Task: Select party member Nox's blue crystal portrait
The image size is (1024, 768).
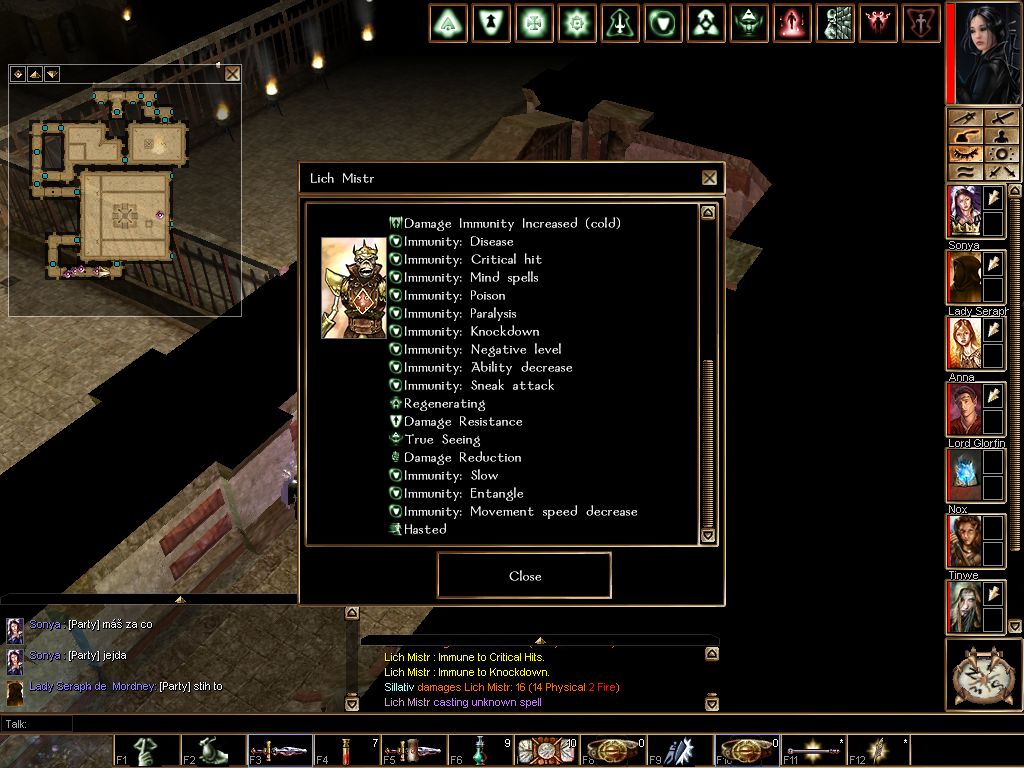Action: (x=964, y=475)
